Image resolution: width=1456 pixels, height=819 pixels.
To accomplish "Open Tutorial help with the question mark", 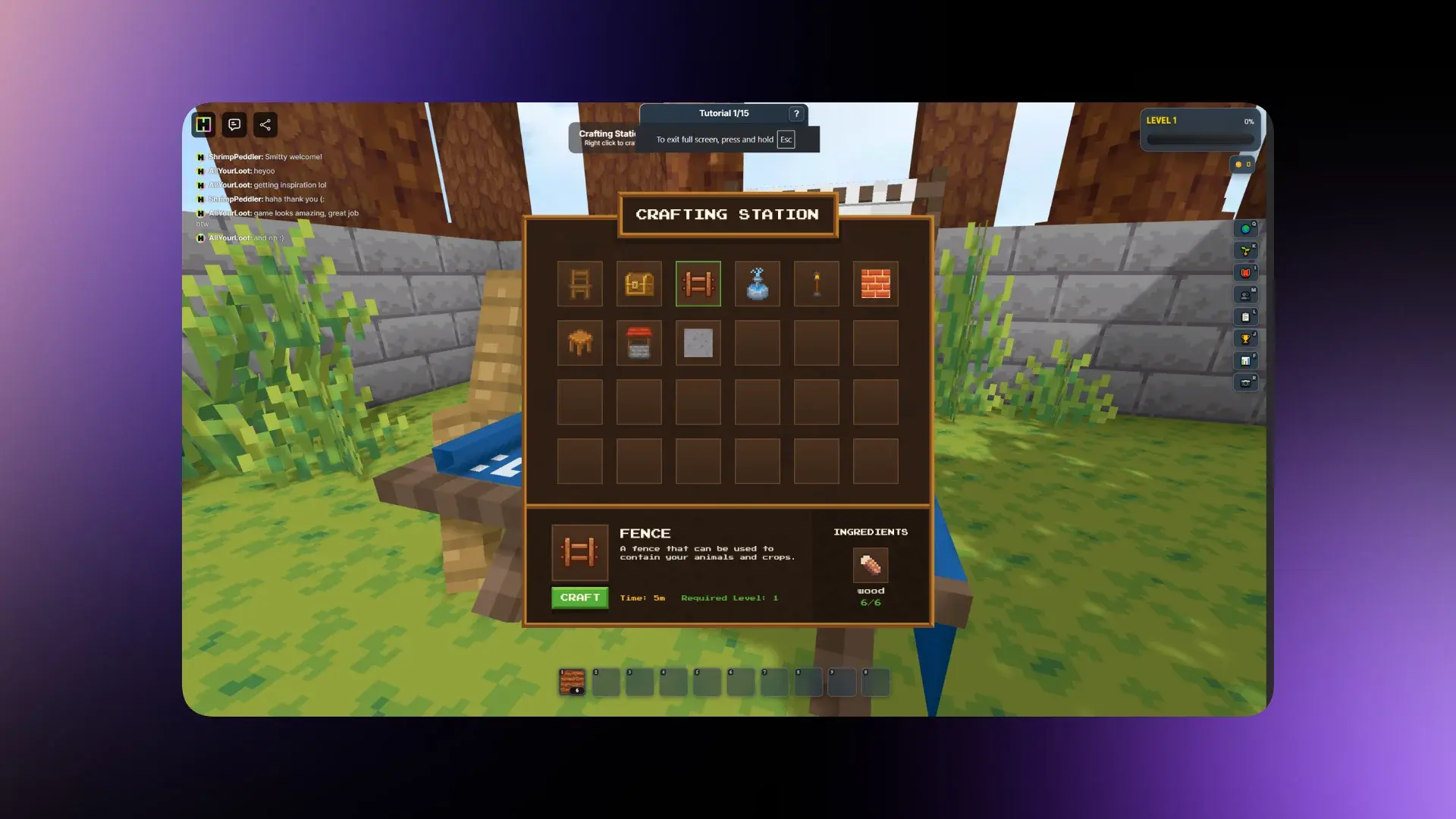I will pyautogui.click(x=796, y=114).
